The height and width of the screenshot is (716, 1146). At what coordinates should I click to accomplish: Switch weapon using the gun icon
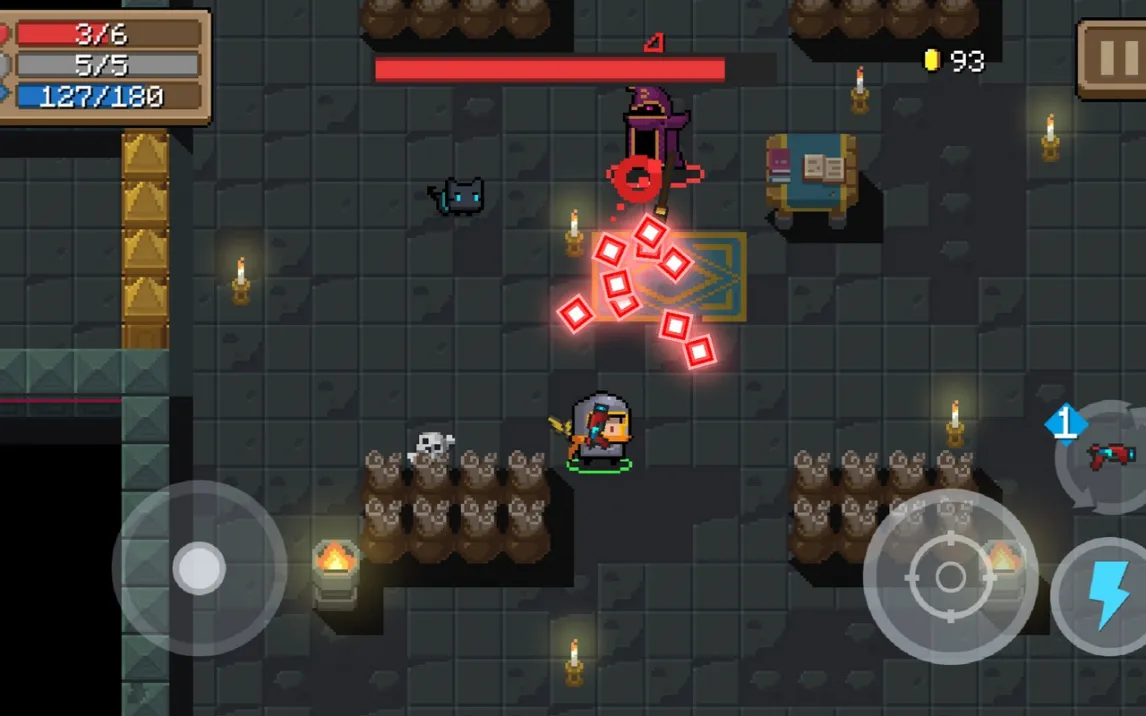[x=1108, y=457]
